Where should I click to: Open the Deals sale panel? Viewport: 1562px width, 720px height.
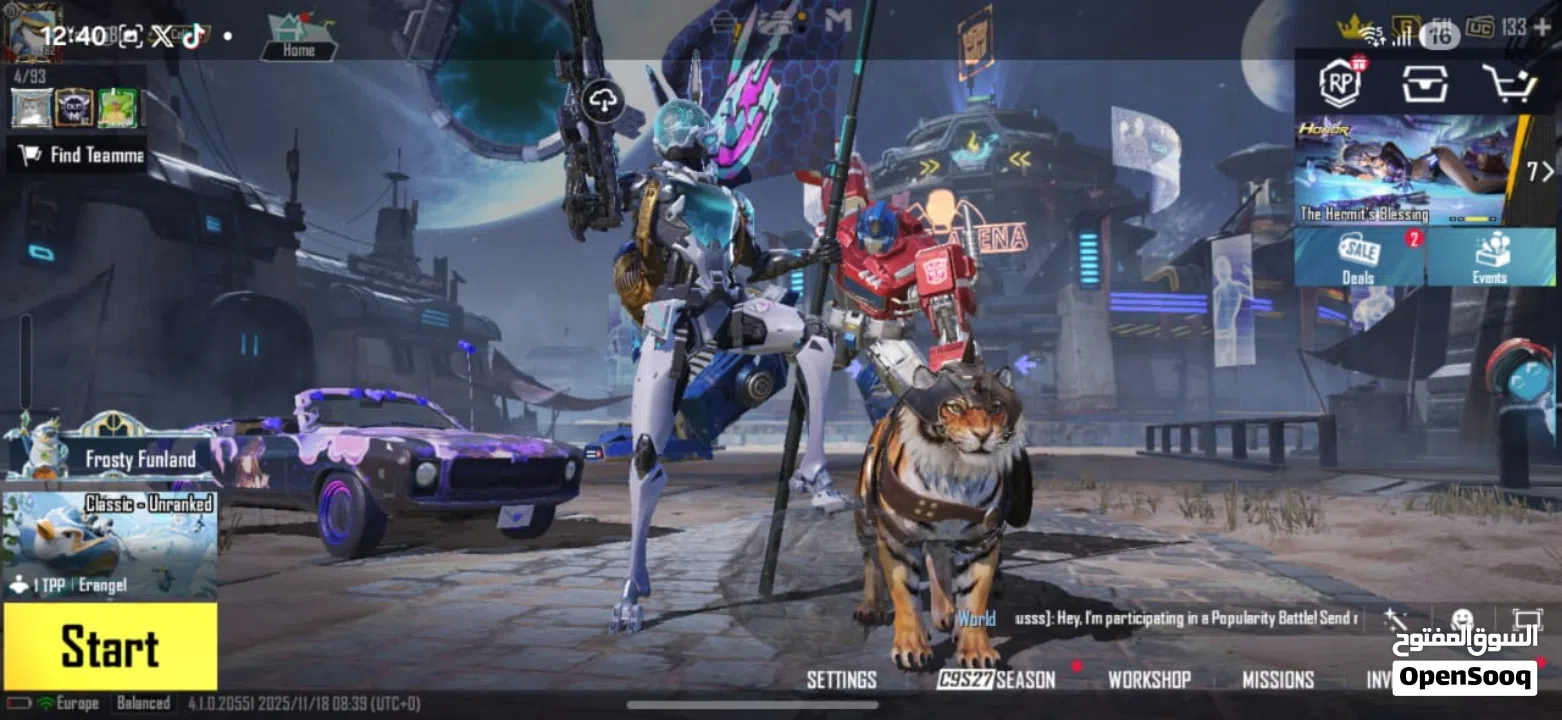click(1359, 257)
